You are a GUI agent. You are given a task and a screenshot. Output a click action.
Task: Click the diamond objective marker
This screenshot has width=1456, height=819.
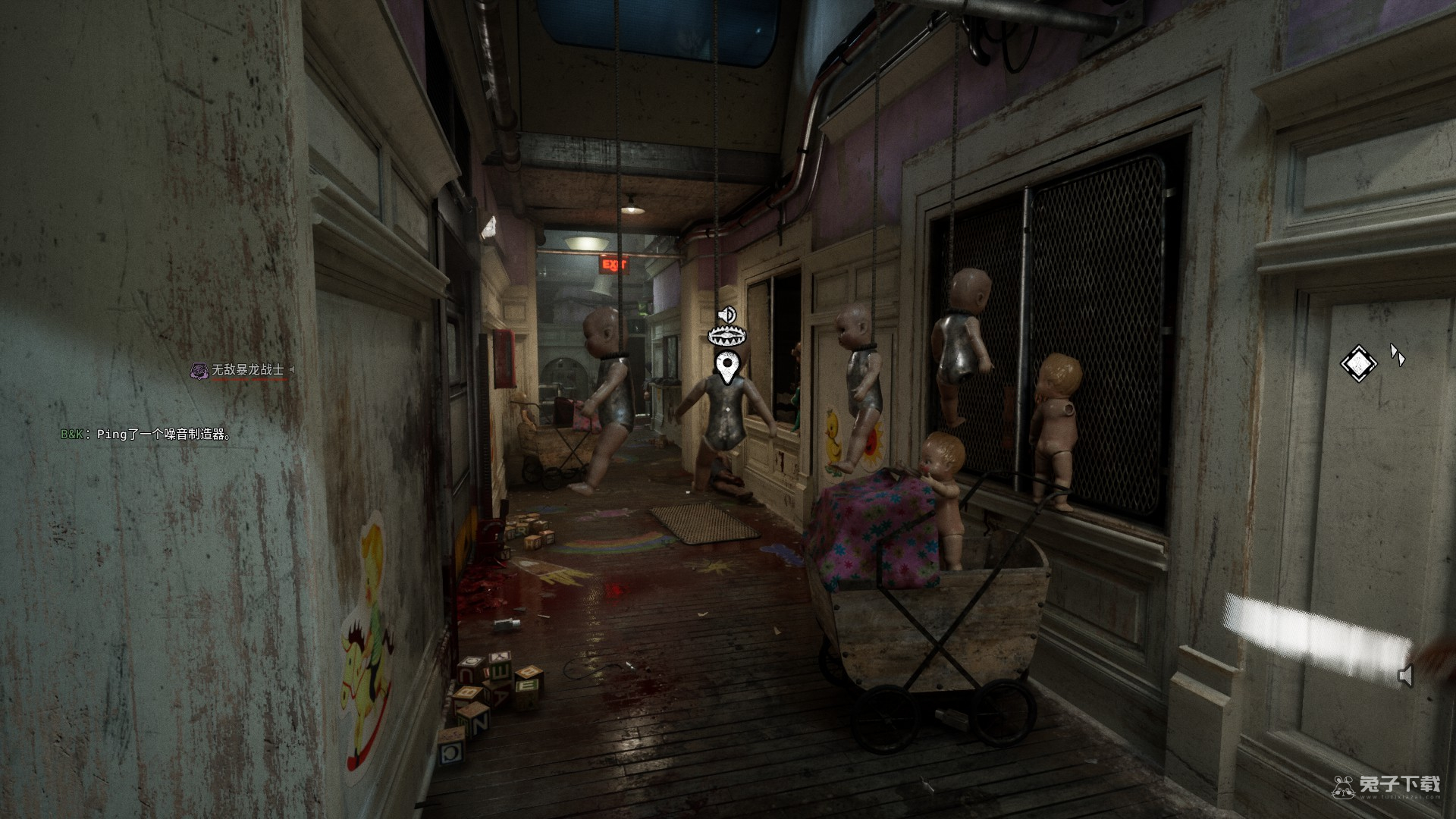(x=1358, y=364)
